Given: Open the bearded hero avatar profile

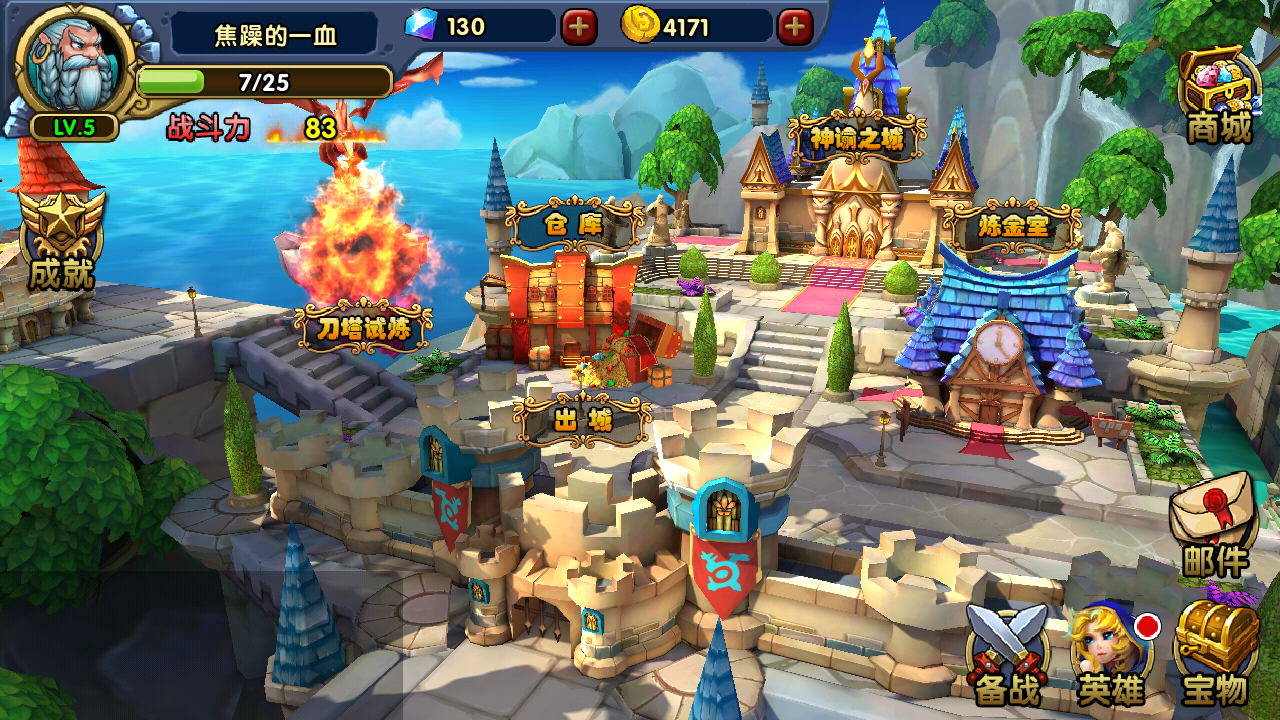Looking at the screenshot, I should [x=74, y=64].
